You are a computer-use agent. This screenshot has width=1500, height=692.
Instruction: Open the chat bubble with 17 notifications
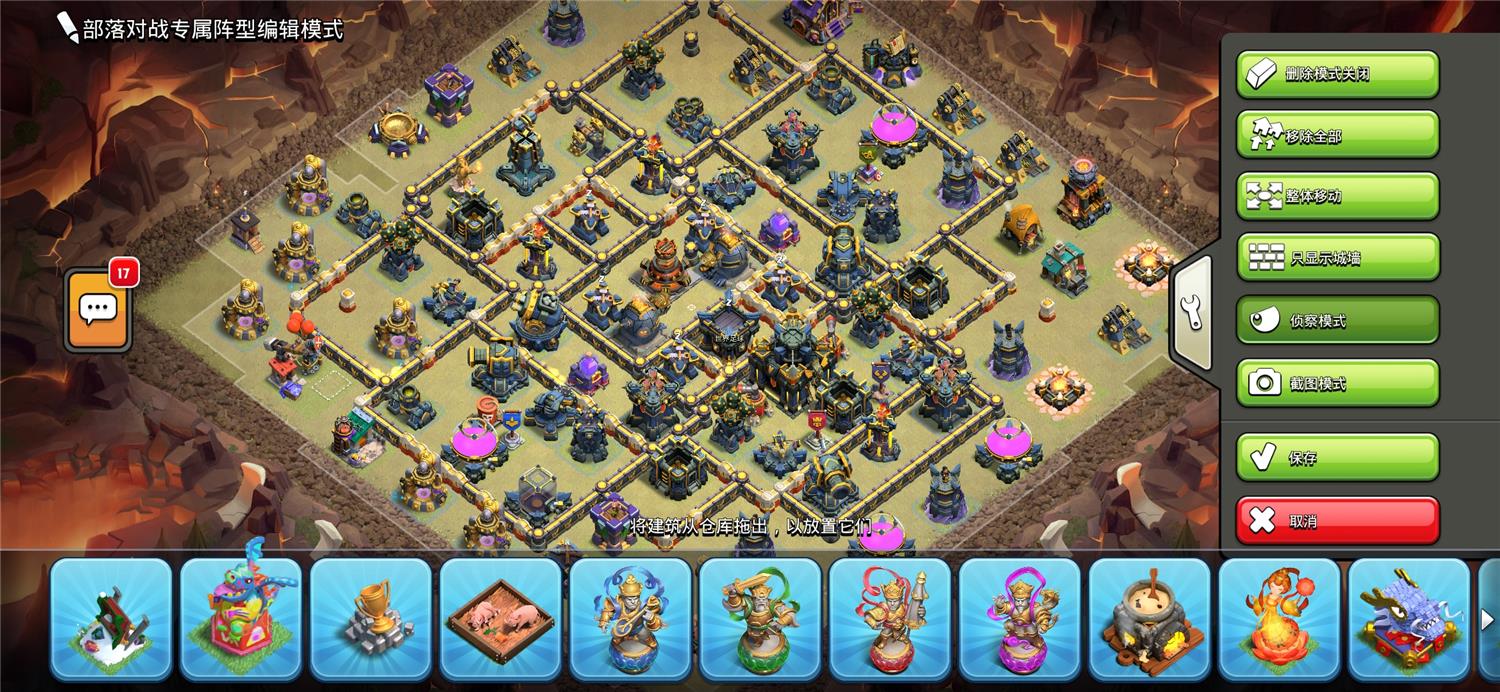pos(98,310)
